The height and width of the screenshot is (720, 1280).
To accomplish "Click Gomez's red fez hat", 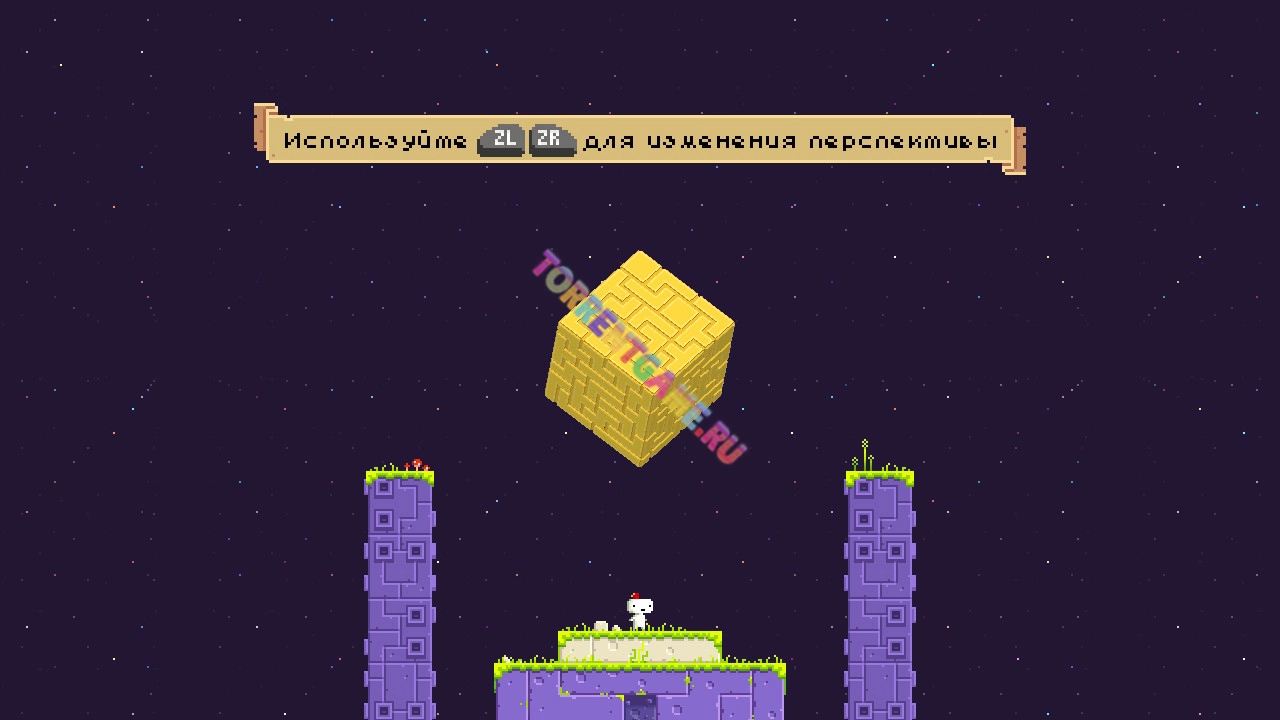I will pyautogui.click(x=634, y=595).
